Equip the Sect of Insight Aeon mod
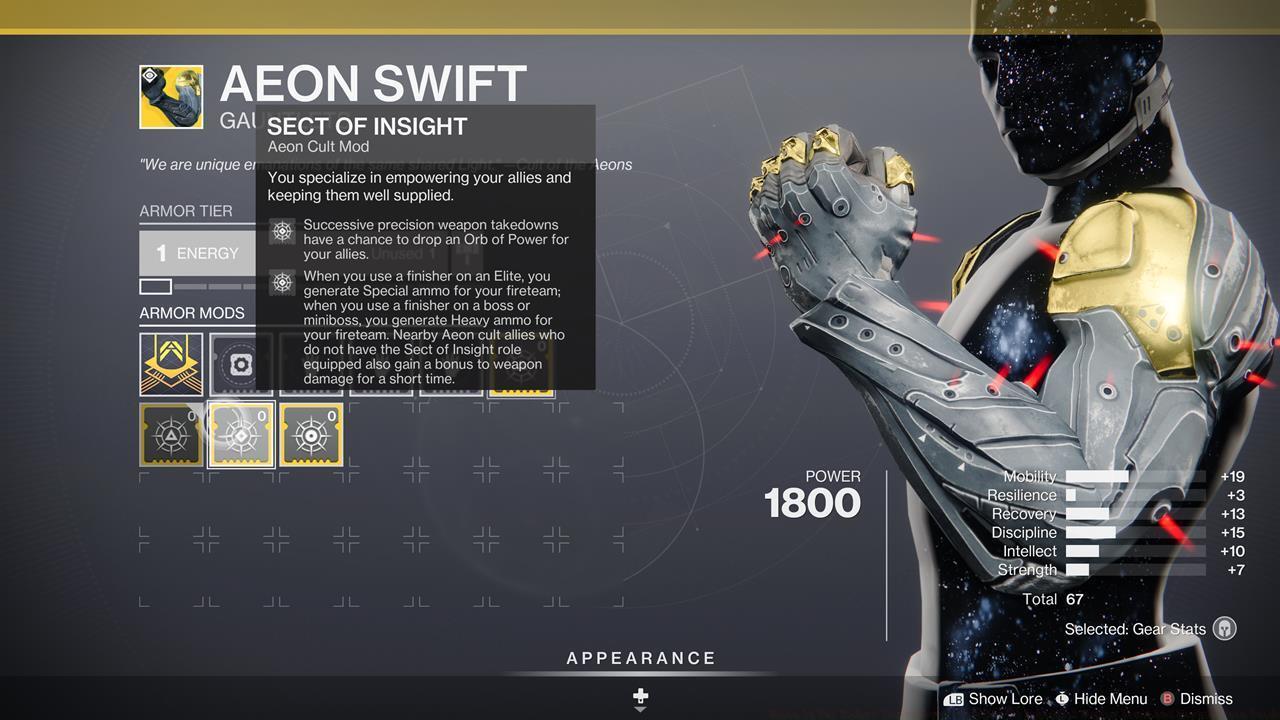The width and height of the screenshot is (1280, 720). pos(240,434)
